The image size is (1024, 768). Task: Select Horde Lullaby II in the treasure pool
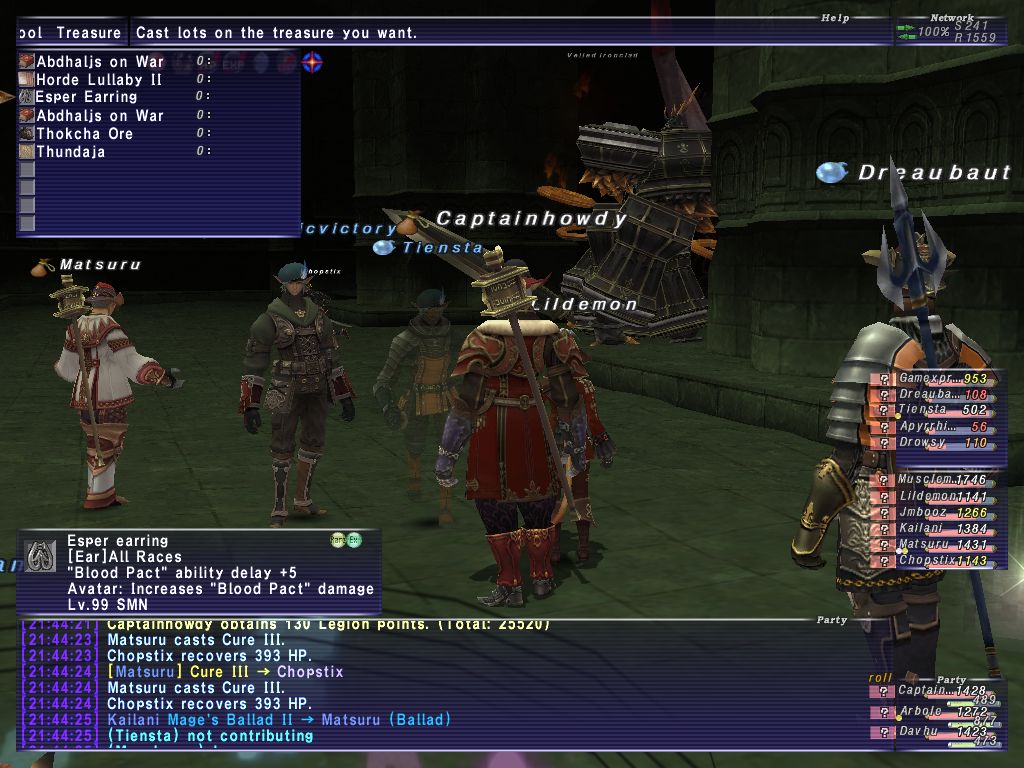point(99,79)
